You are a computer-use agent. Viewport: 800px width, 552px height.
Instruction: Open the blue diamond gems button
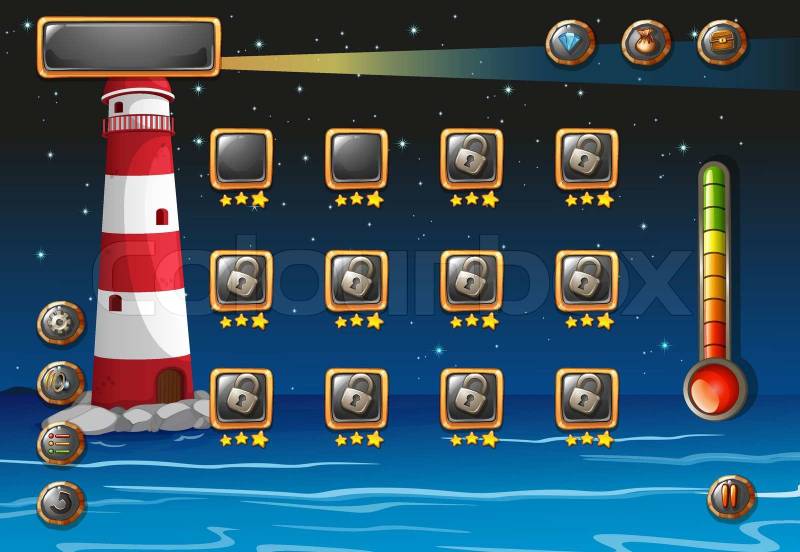tap(570, 43)
